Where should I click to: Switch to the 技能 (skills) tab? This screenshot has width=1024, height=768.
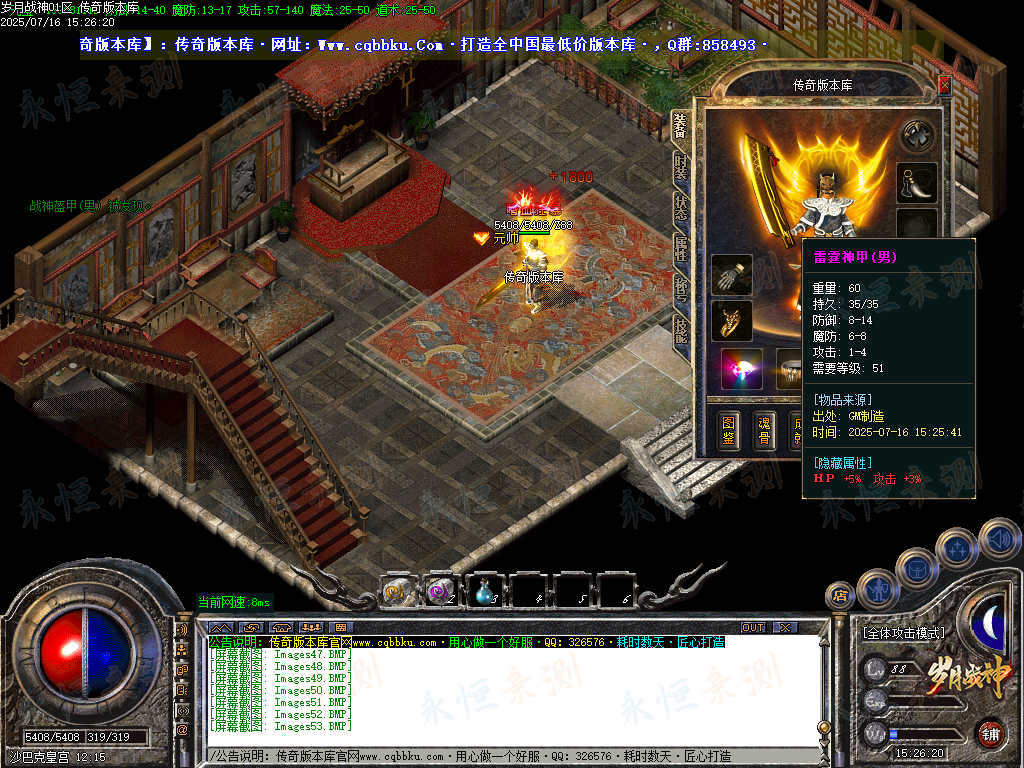(x=681, y=331)
